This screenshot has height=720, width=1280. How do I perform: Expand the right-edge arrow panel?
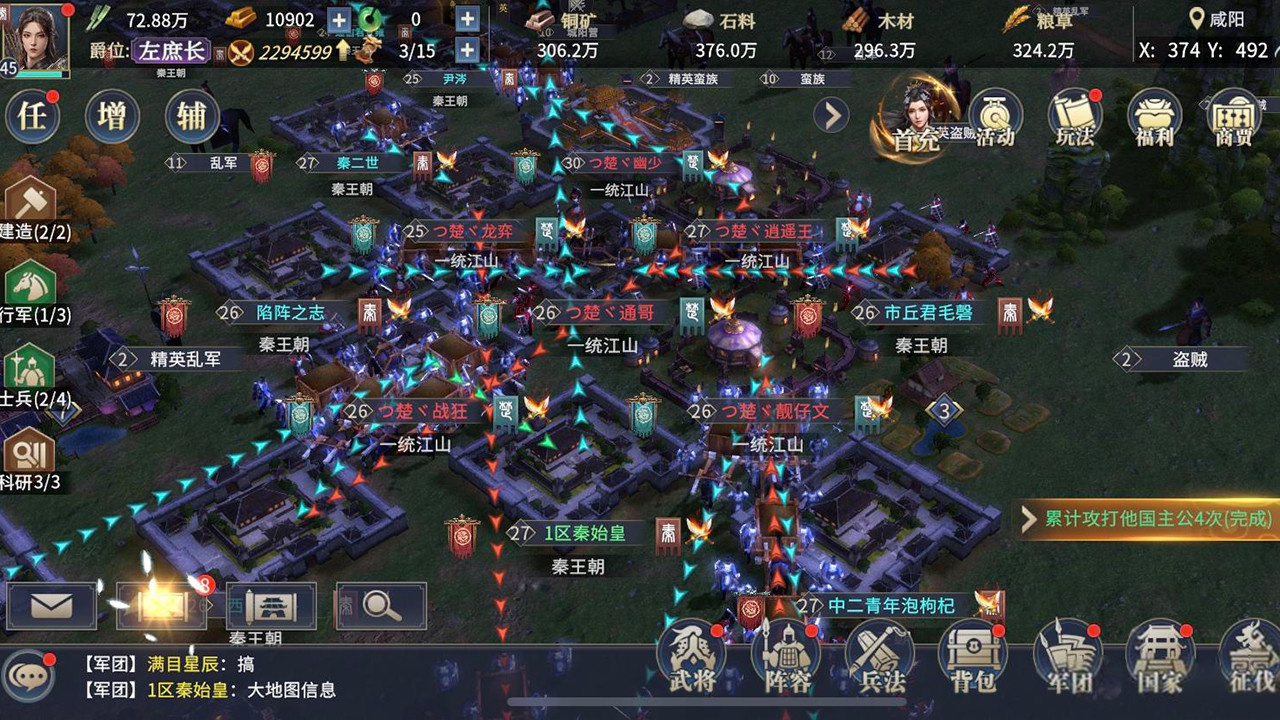832,115
